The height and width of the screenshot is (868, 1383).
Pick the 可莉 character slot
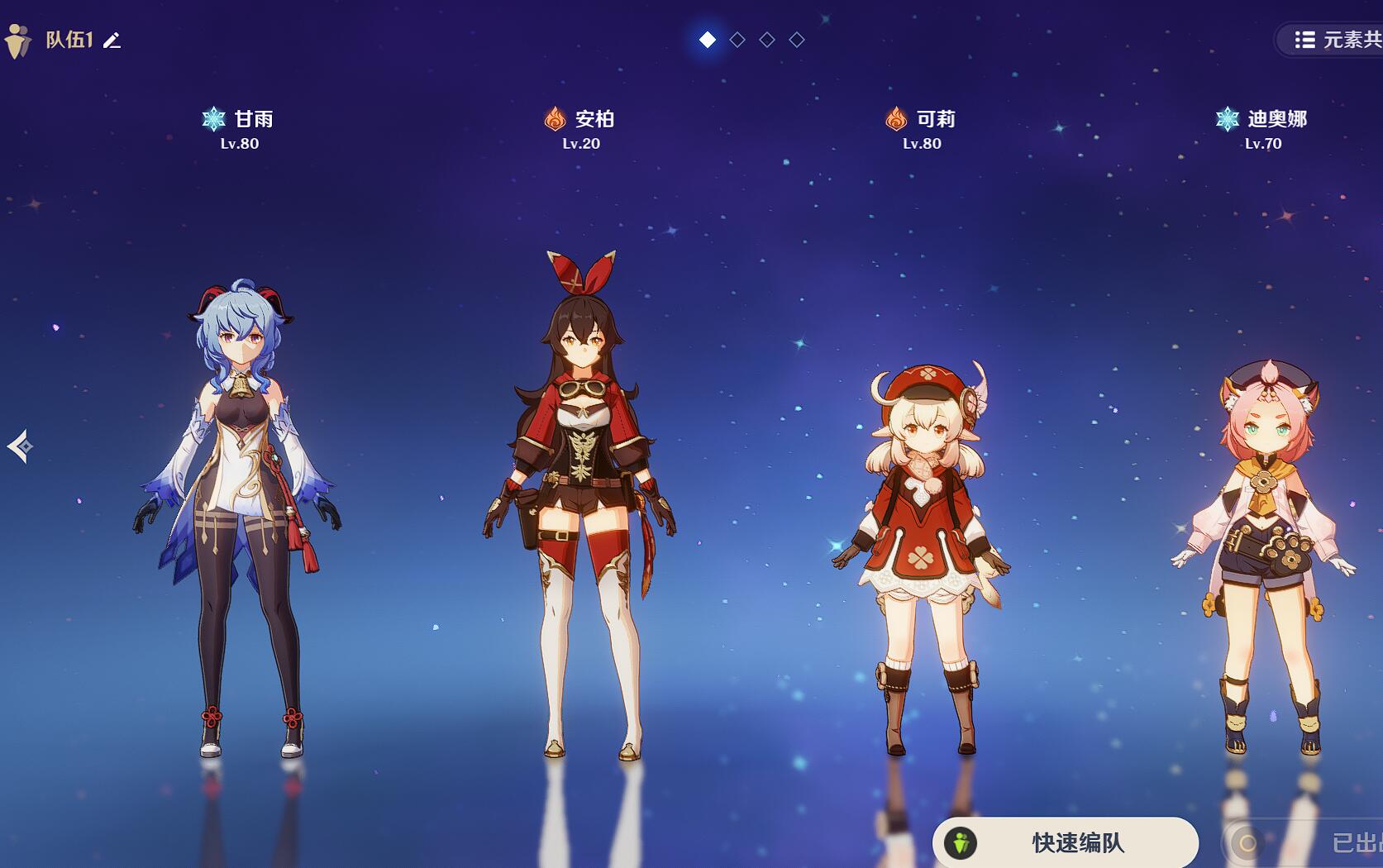pyautogui.click(x=922, y=554)
